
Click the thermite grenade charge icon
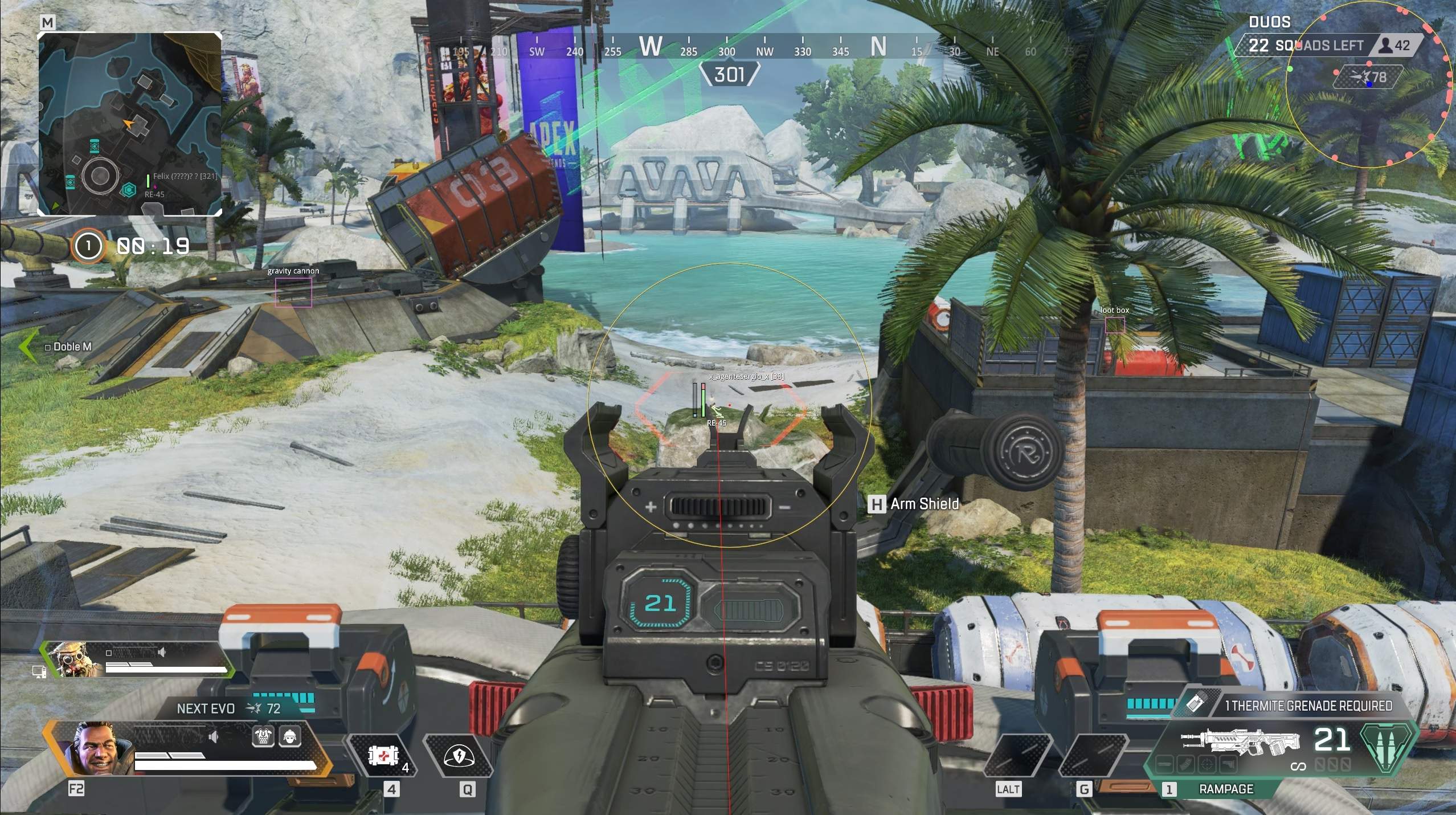point(1195,704)
